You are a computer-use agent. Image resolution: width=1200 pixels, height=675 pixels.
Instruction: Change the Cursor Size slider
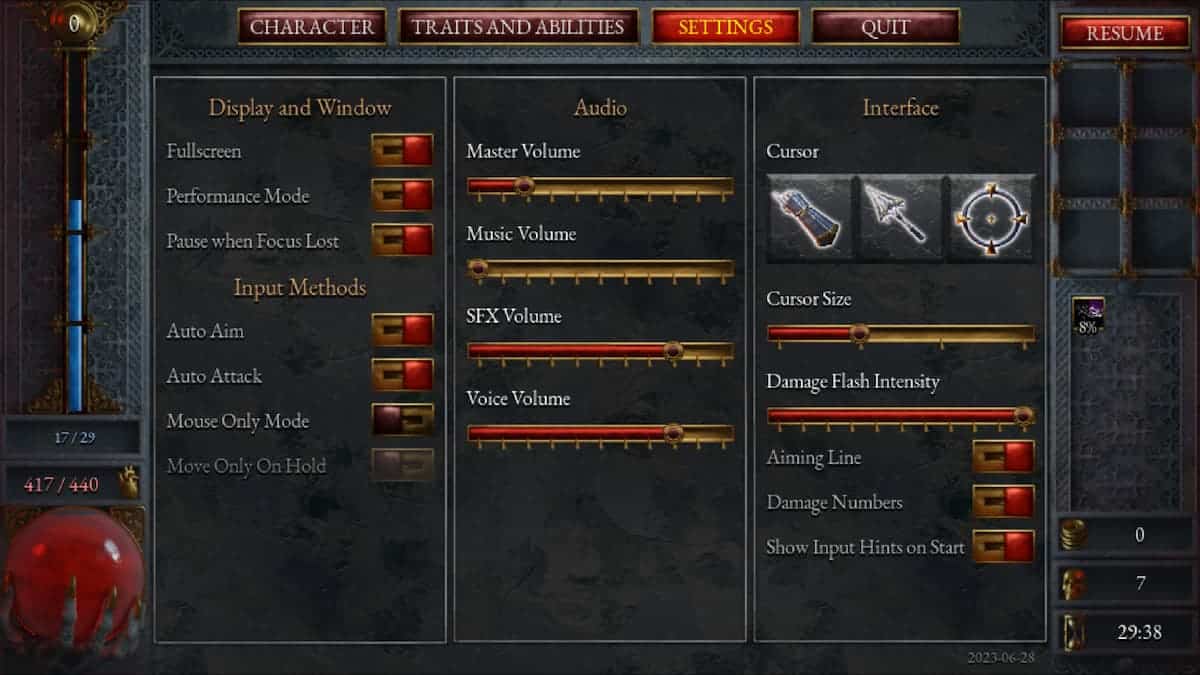pyautogui.click(x=858, y=334)
